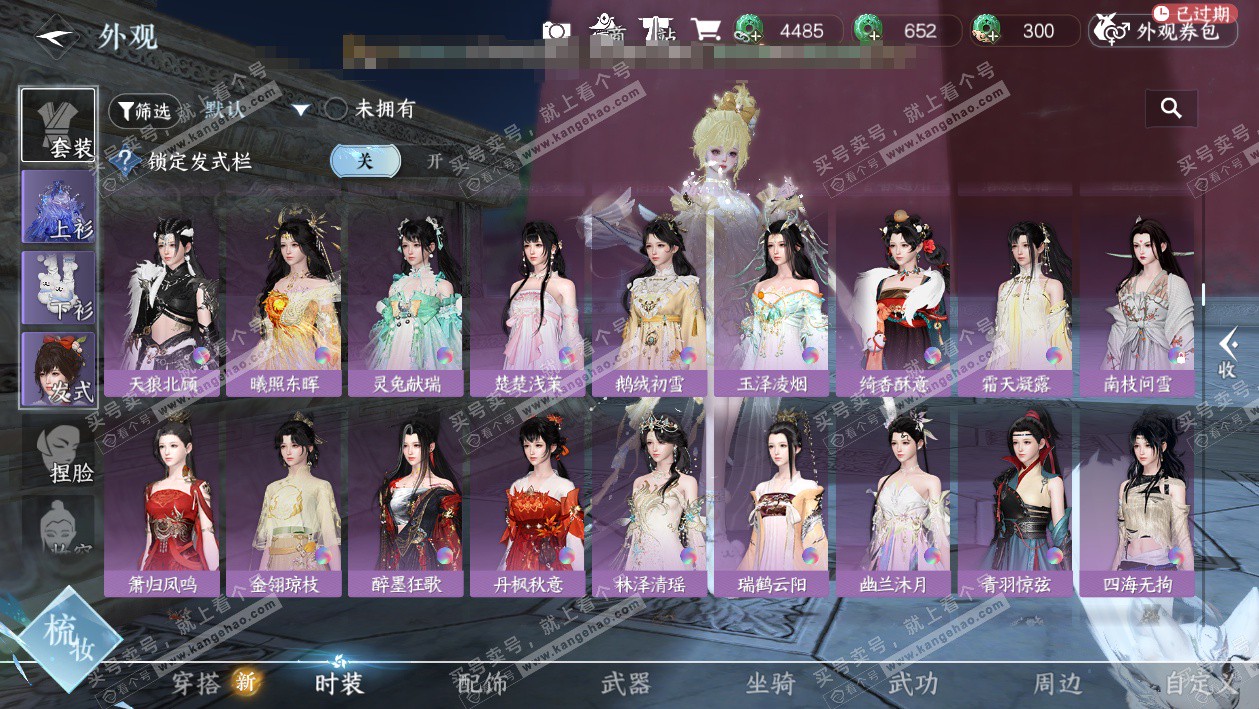Open the shopping cart icon

click(x=706, y=30)
